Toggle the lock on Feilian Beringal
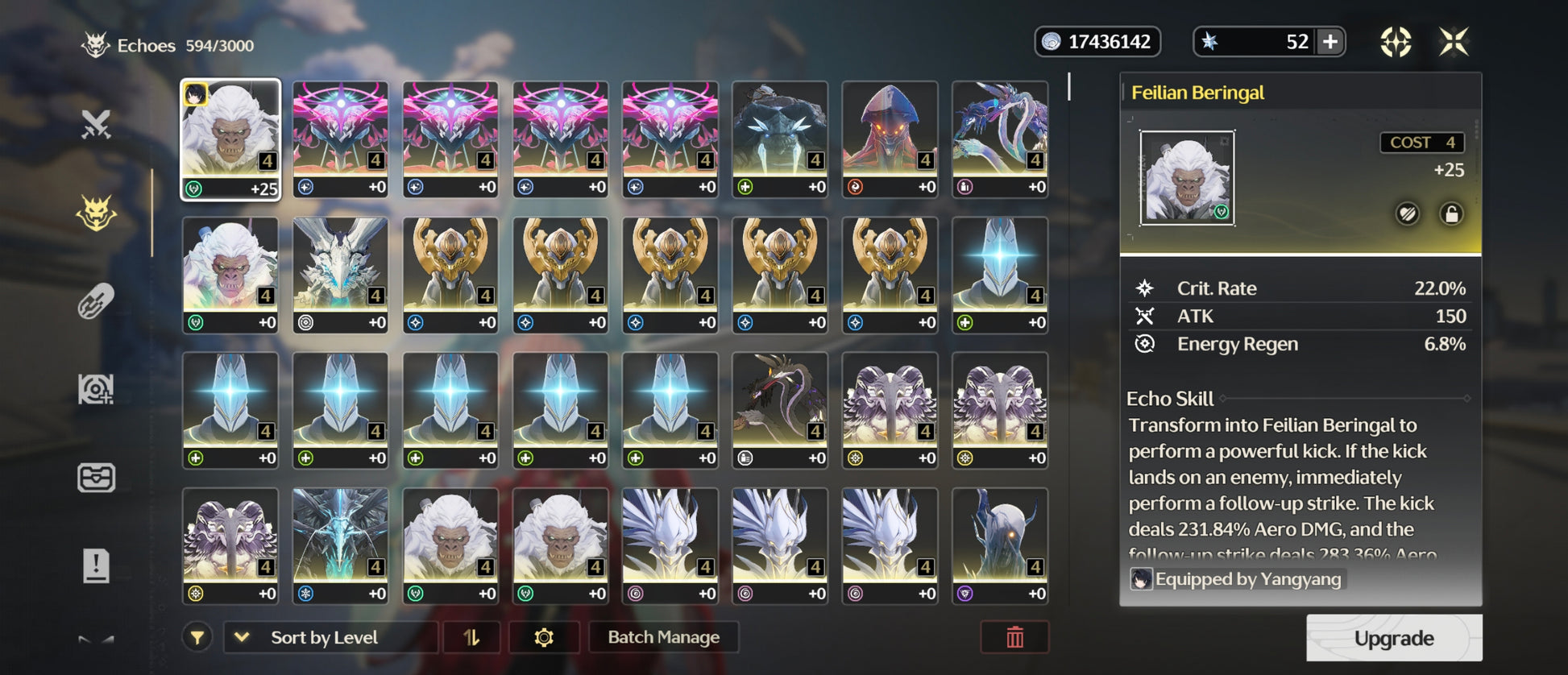Screen dimensions: 1568x675 point(1451,214)
